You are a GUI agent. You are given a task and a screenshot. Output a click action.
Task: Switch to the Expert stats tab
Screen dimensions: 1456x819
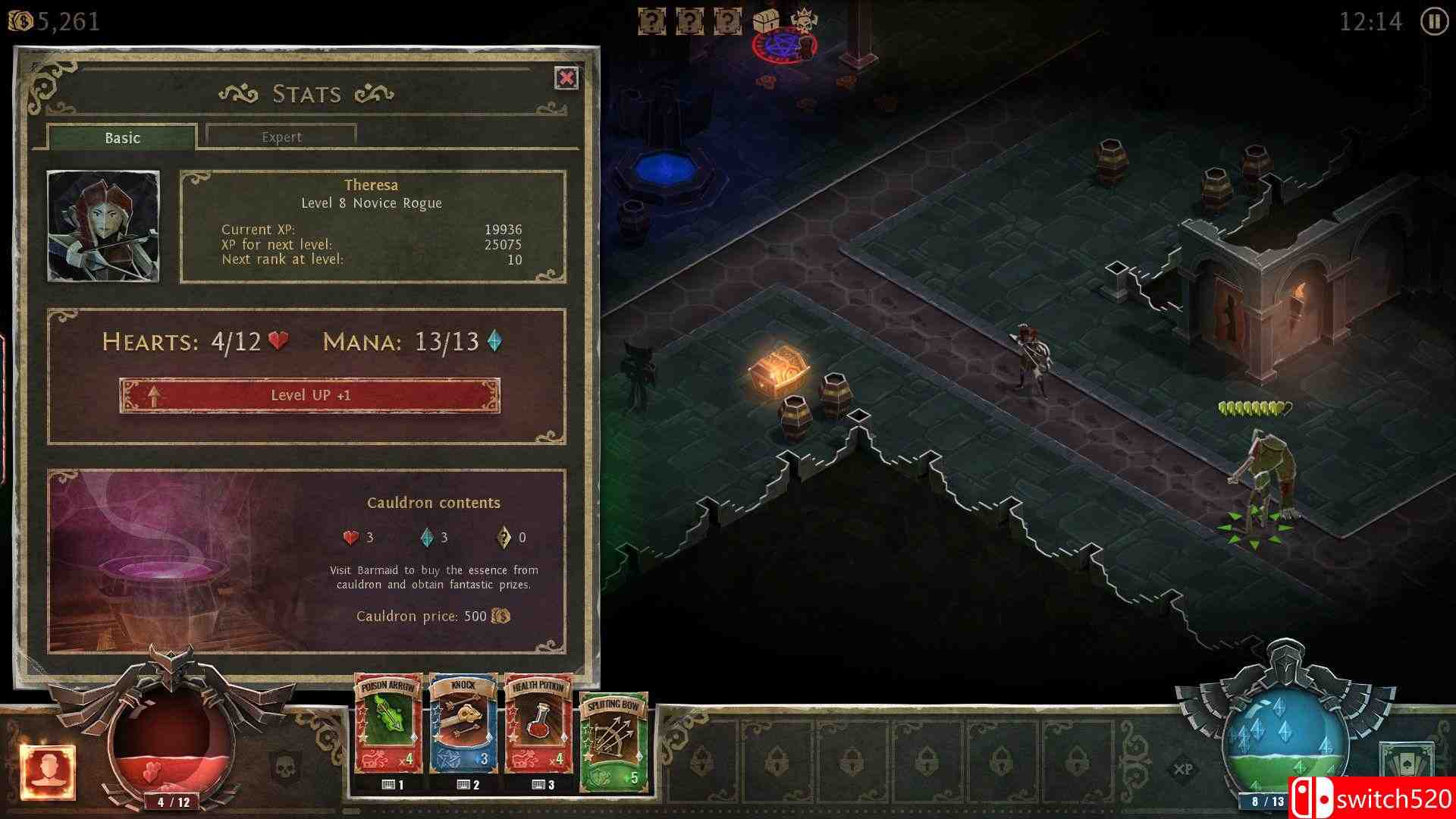[281, 136]
